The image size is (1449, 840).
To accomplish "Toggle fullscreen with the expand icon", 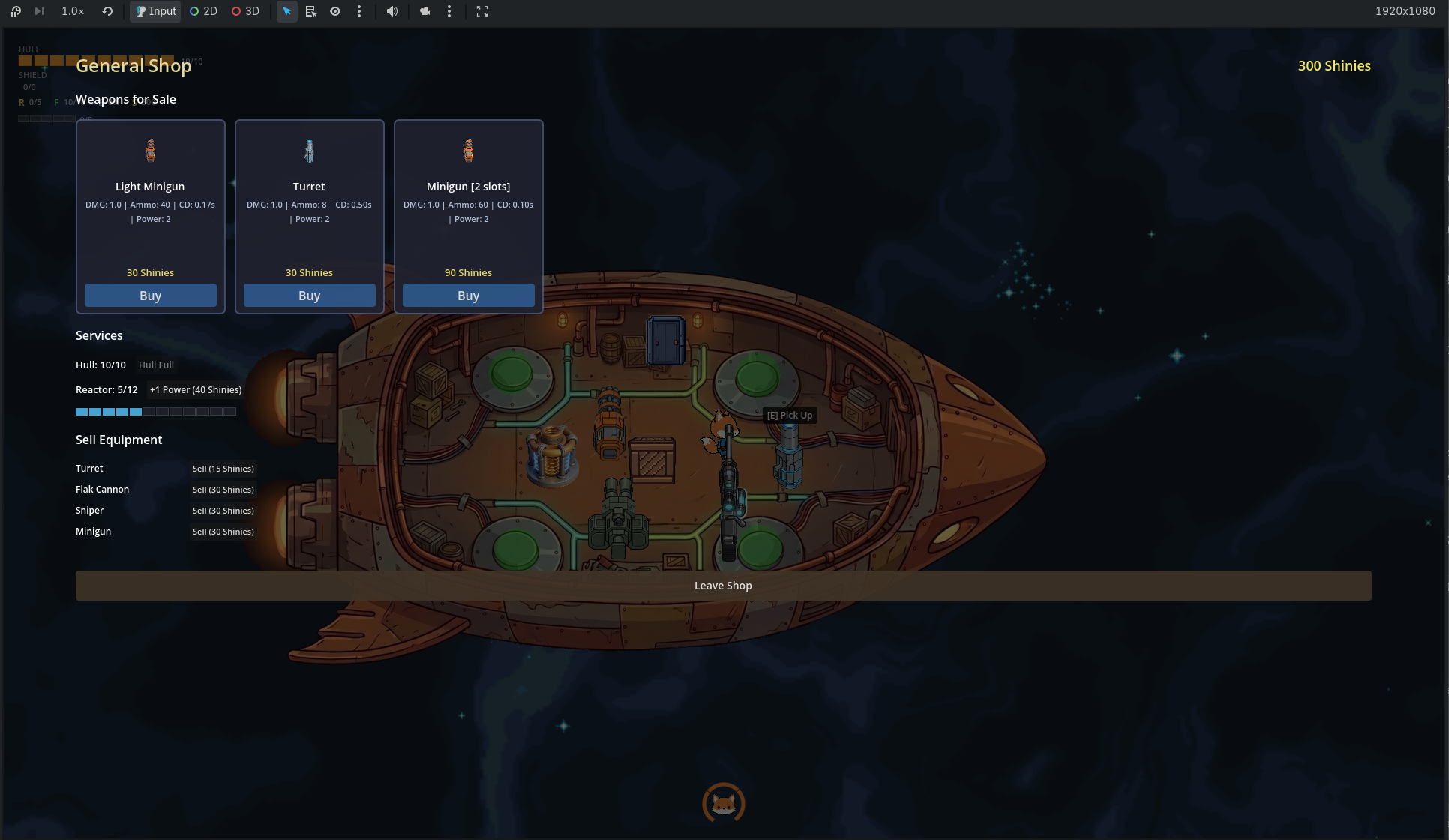I will (482, 11).
